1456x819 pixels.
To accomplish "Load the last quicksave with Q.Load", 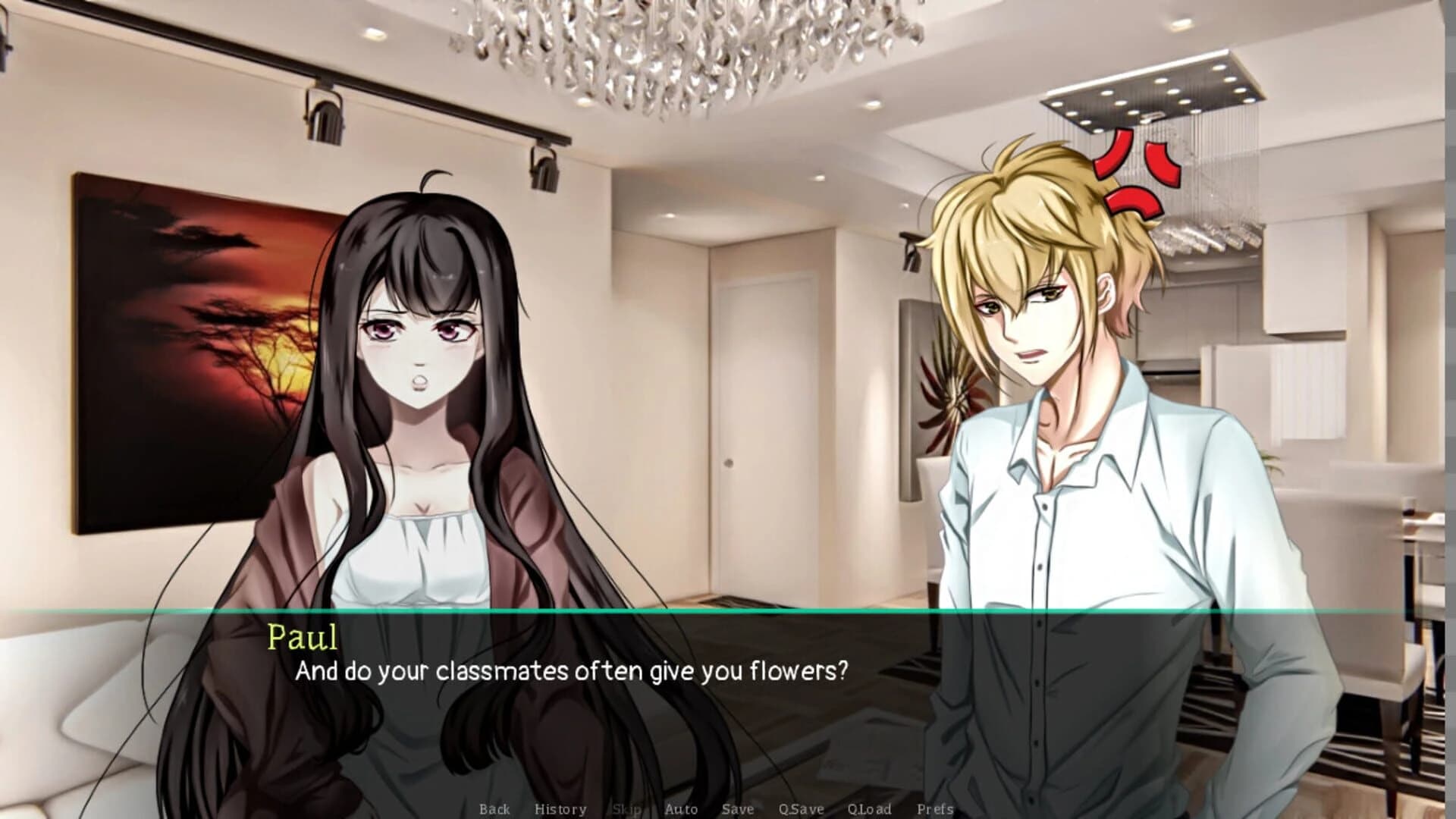I will [x=869, y=809].
